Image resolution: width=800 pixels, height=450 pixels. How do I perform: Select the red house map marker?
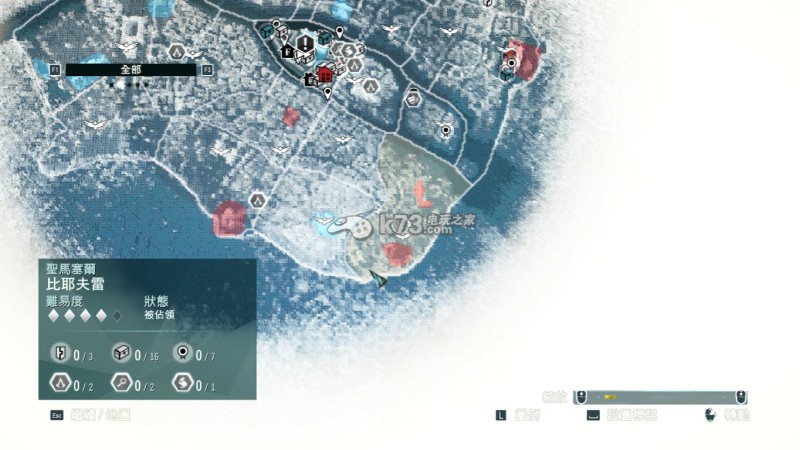point(325,74)
